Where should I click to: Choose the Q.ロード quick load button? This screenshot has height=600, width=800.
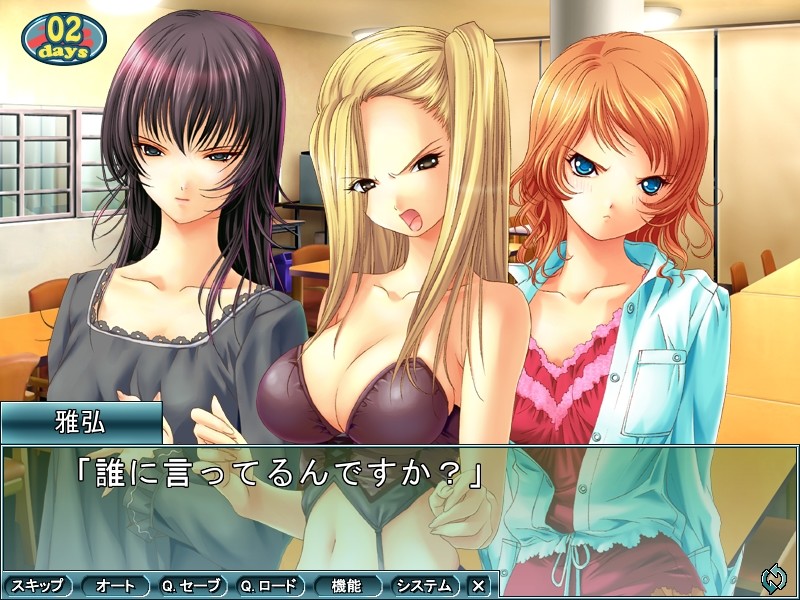pos(272,586)
